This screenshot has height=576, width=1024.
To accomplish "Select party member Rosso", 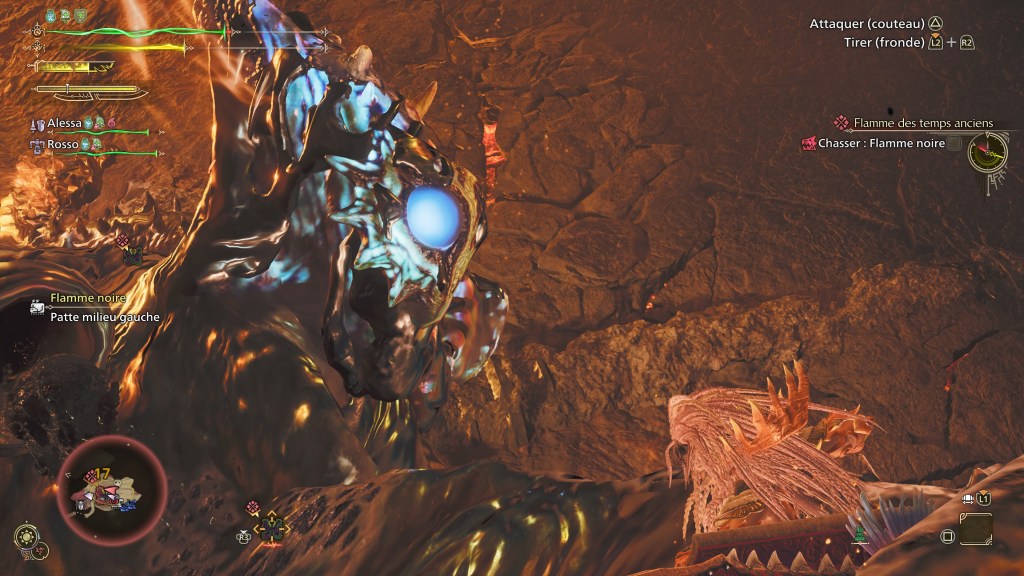I will tap(65, 144).
